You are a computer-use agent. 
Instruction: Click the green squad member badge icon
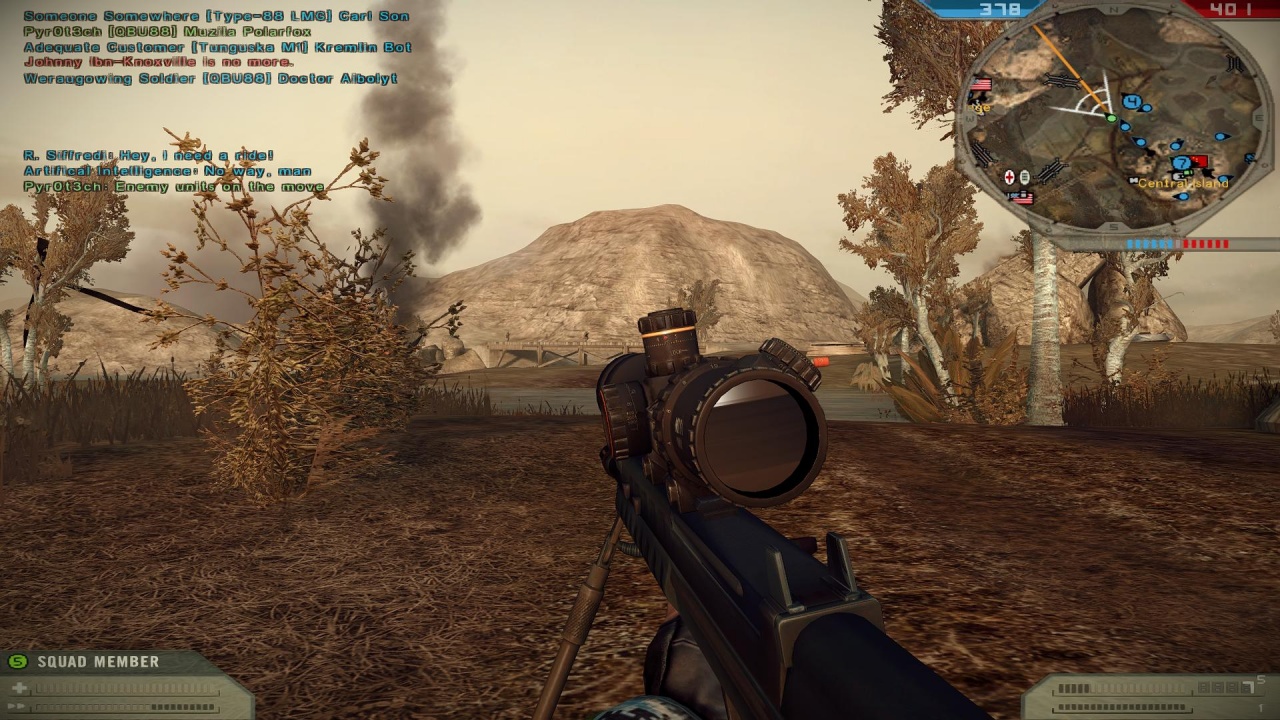click(17, 662)
